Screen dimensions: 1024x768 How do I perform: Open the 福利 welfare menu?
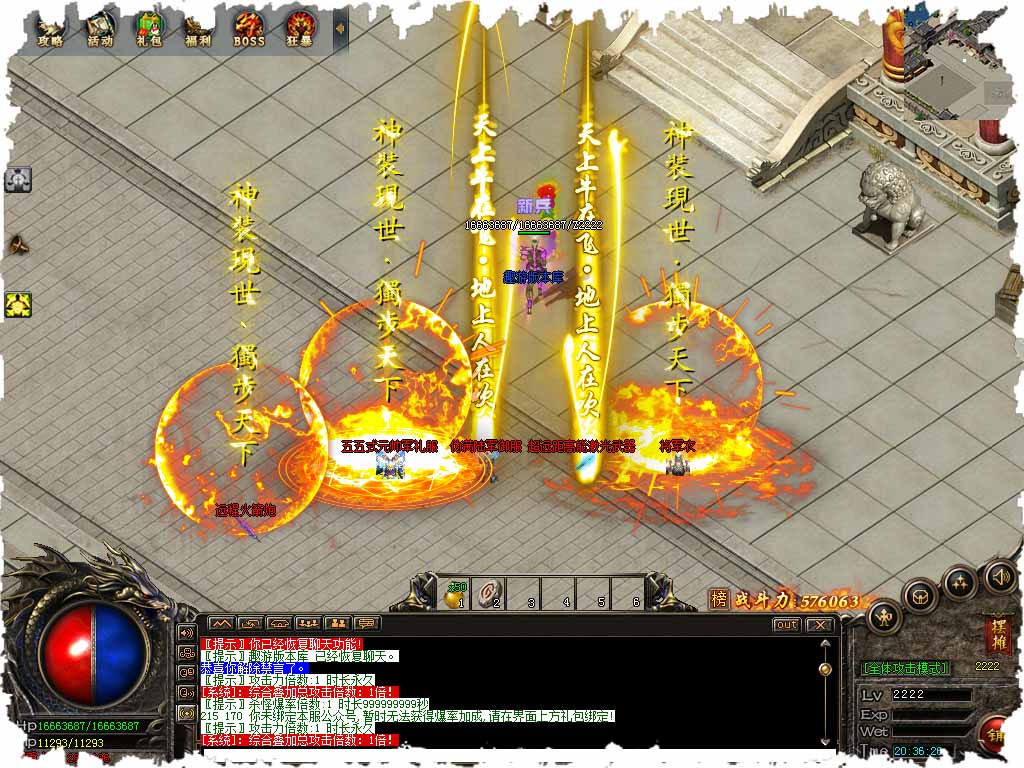pyautogui.click(x=199, y=29)
